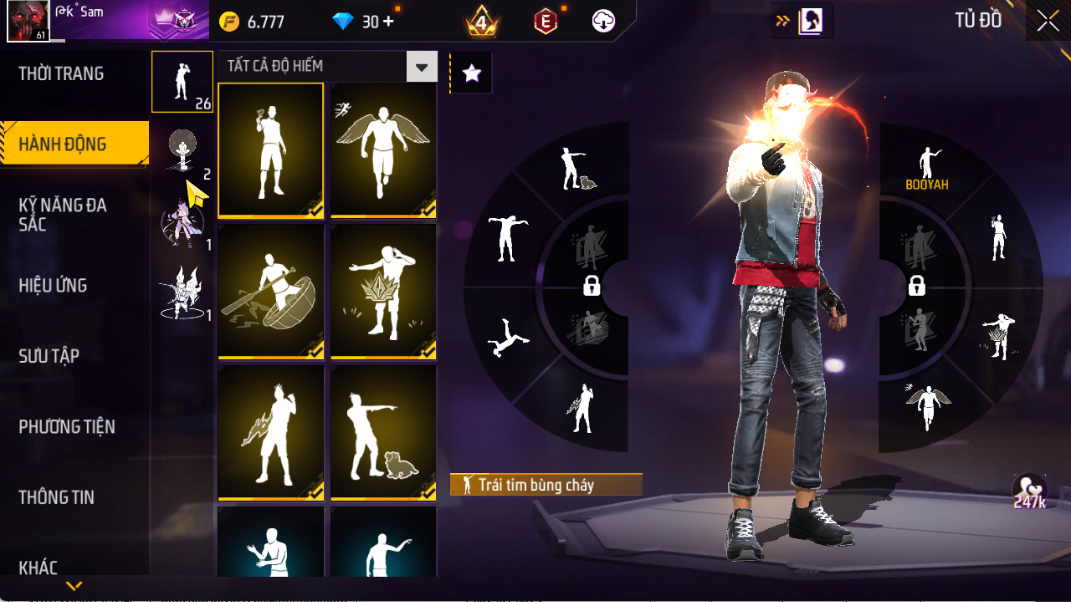The height and width of the screenshot is (602, 1071).
Task: Expand the Tất Cả Độ Hiếm dropdown
Action: click(x=422, y=67)
